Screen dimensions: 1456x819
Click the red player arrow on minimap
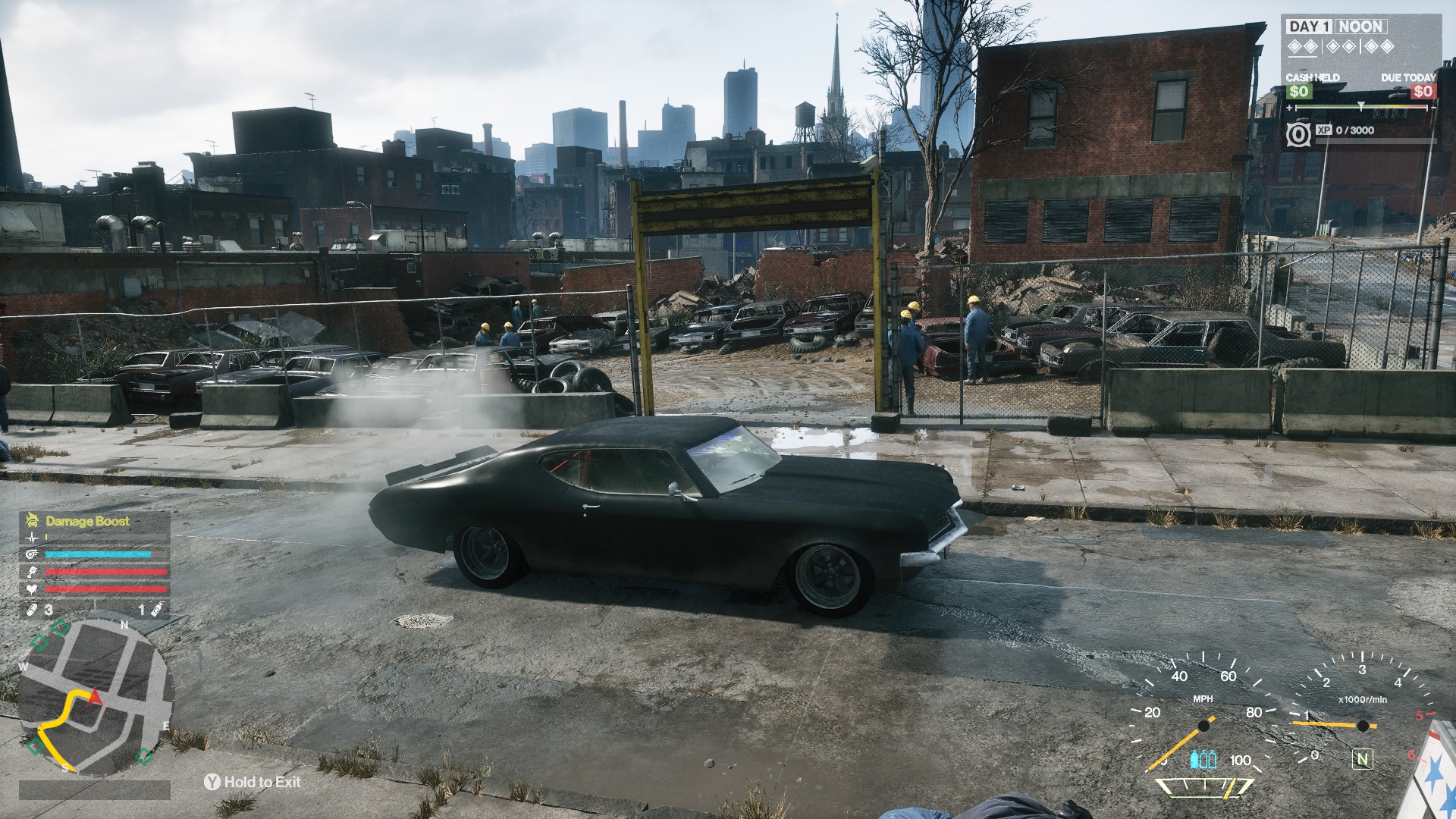[96, 698]
